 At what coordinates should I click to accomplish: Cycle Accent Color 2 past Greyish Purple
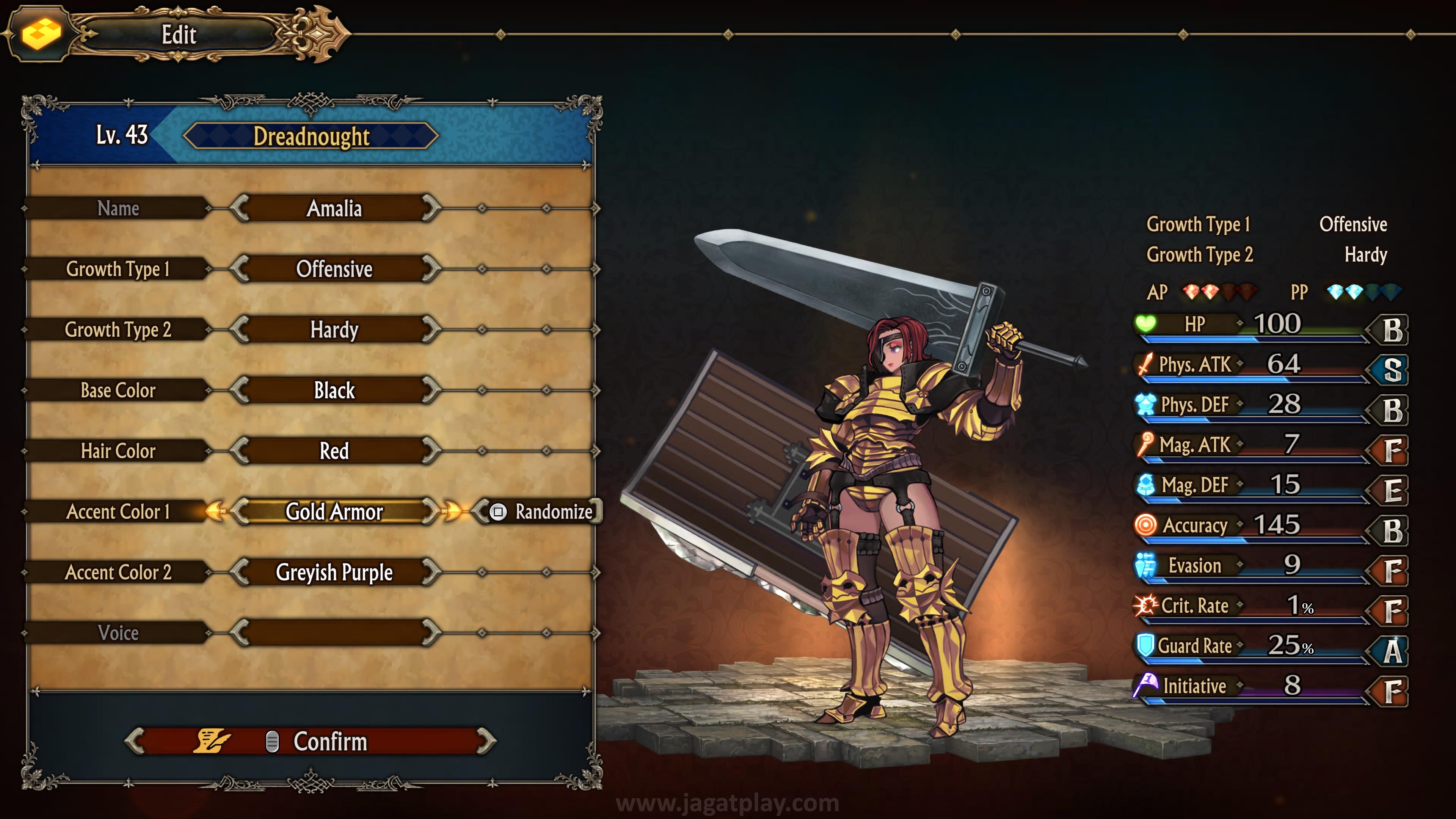431,572
